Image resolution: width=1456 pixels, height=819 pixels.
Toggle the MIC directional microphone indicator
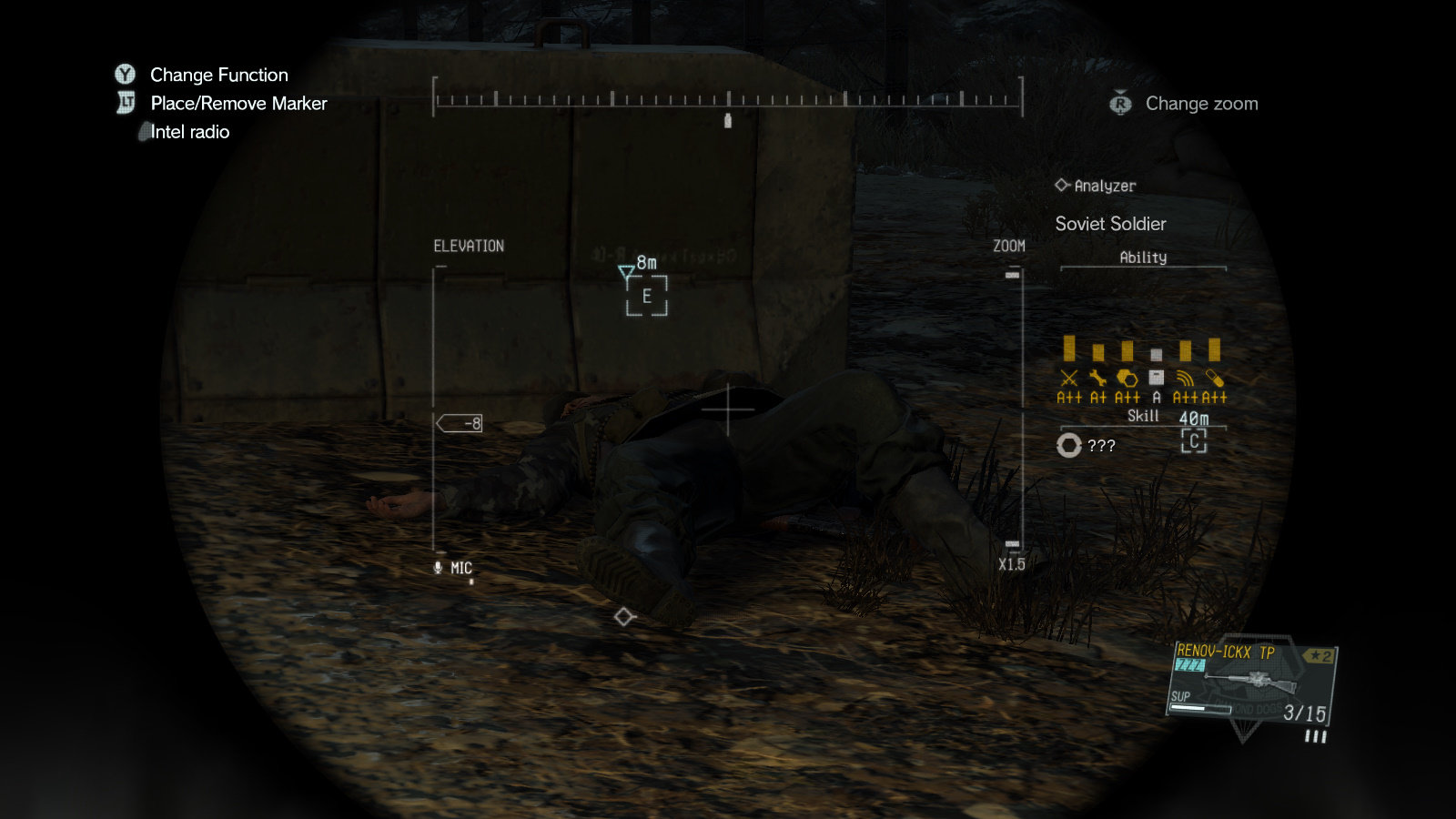pos(453,568)
